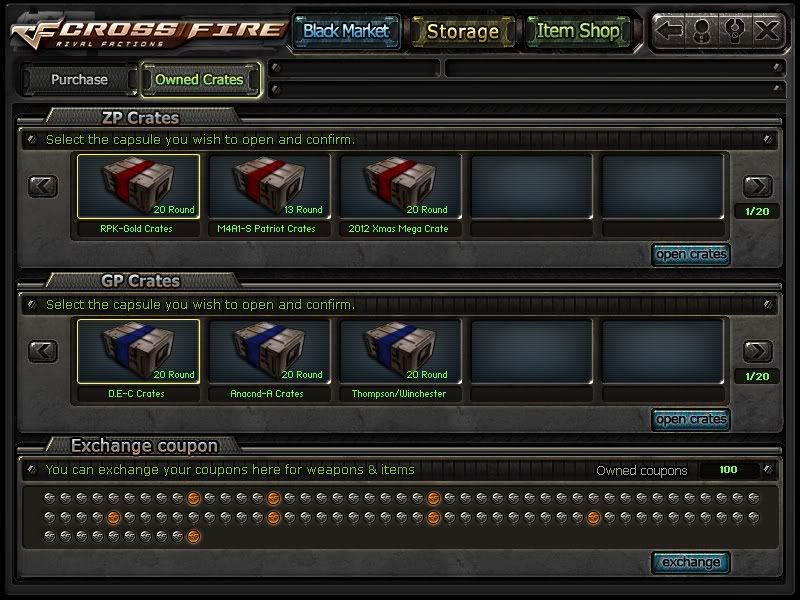Image resolution: width=800 pixels, height=600 pixels.
Task: Pick the Thompson/Winchester crate
Action: click(x=400, y=352)
